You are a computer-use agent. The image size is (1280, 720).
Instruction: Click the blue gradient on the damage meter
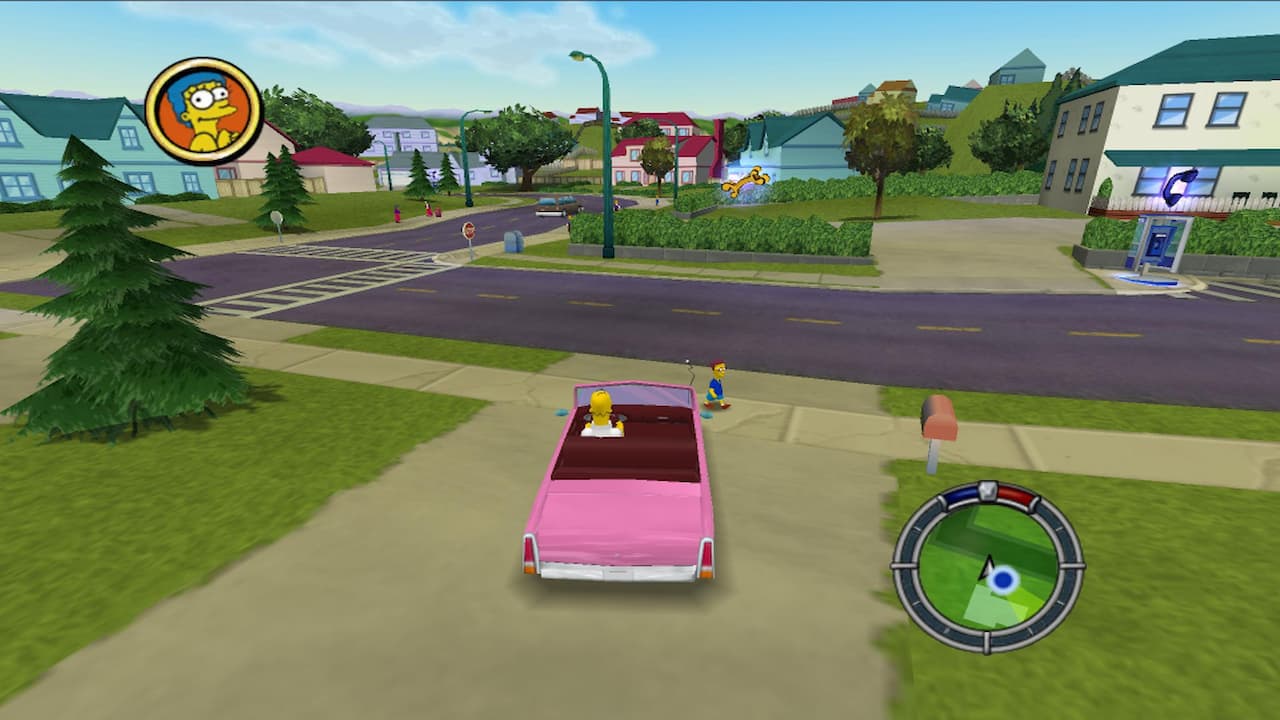click(x=961, y=493)
